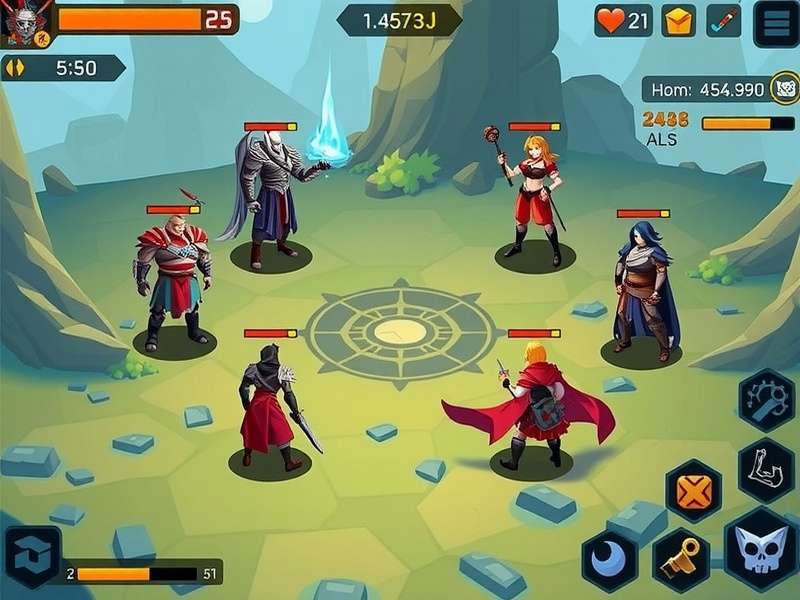Image resolution: width=800 pixels, height=600 pixels.
Task: Open the golden envelope mailbox
Action: [x=679, y=21]
